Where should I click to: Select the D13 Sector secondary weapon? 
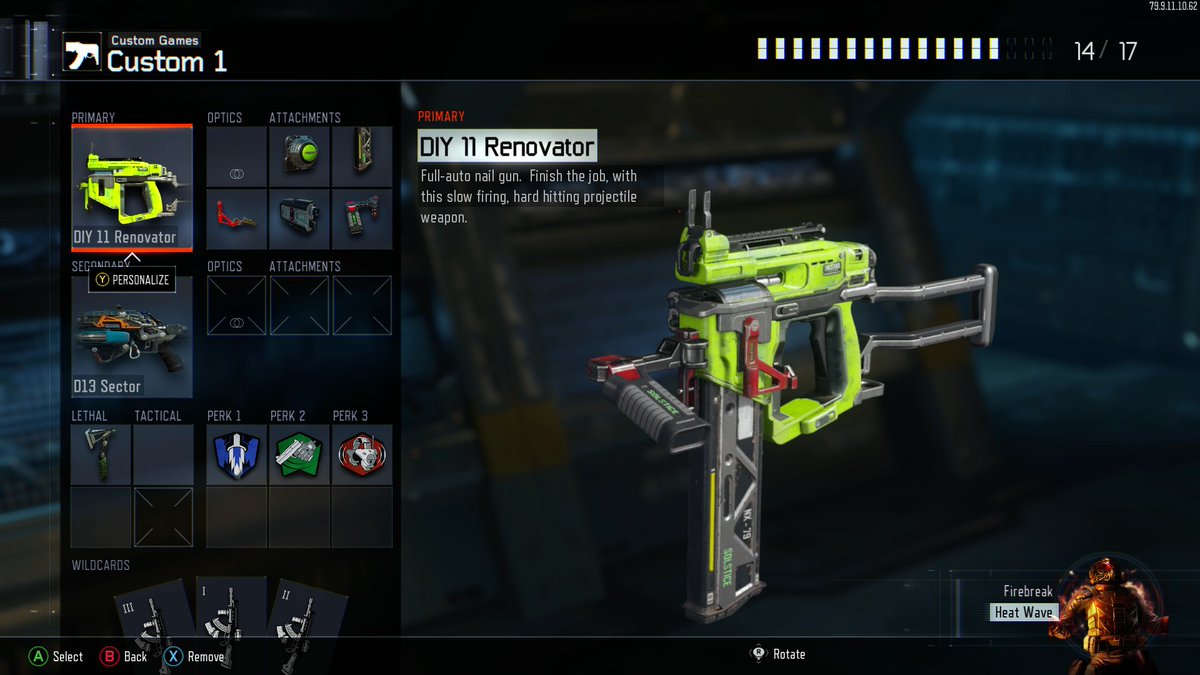[131, 337]
